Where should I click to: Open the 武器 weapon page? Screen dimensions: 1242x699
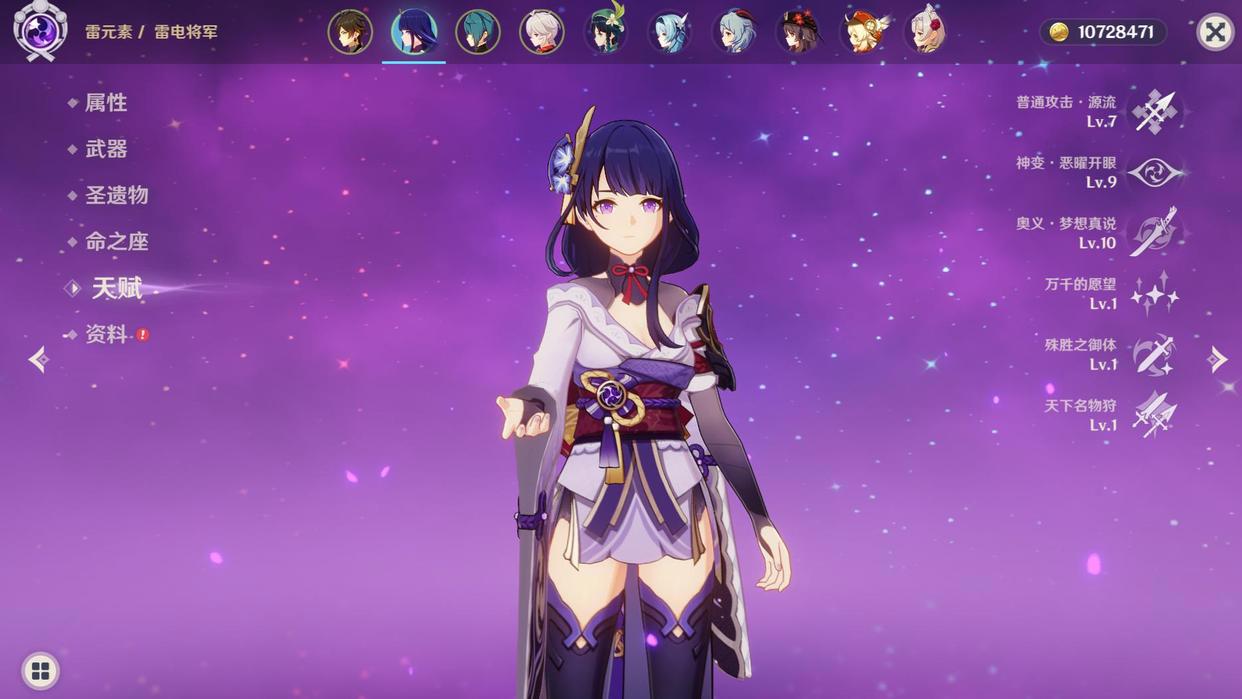pos(106,149)
